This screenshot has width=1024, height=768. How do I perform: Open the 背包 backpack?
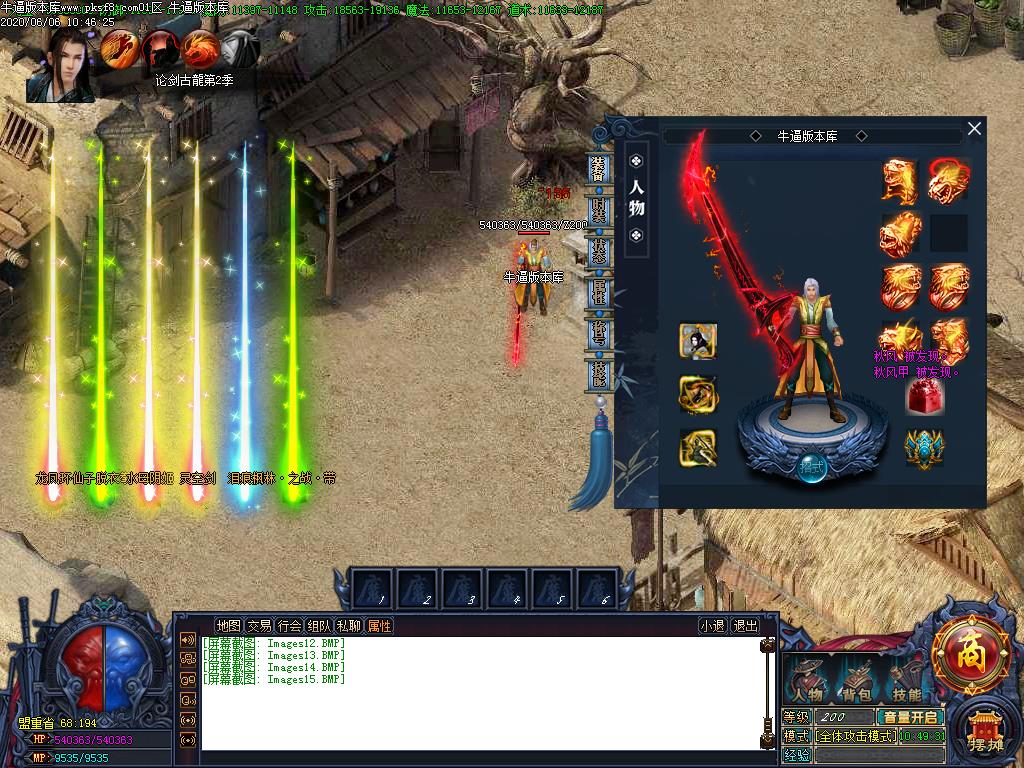pyautogui.click(x=857, y=681)
